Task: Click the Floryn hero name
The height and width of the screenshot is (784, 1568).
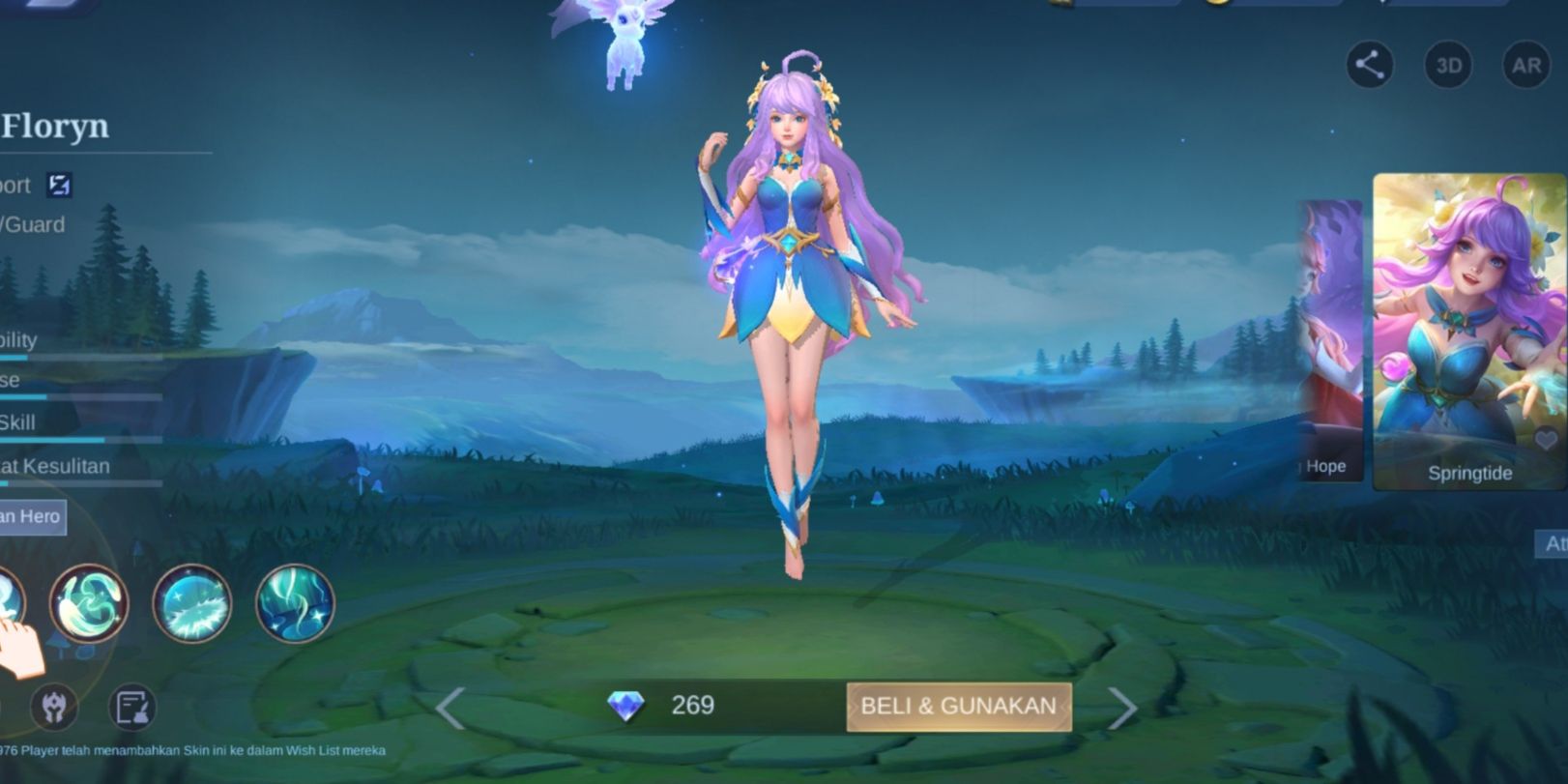Action: pos(53,126)
